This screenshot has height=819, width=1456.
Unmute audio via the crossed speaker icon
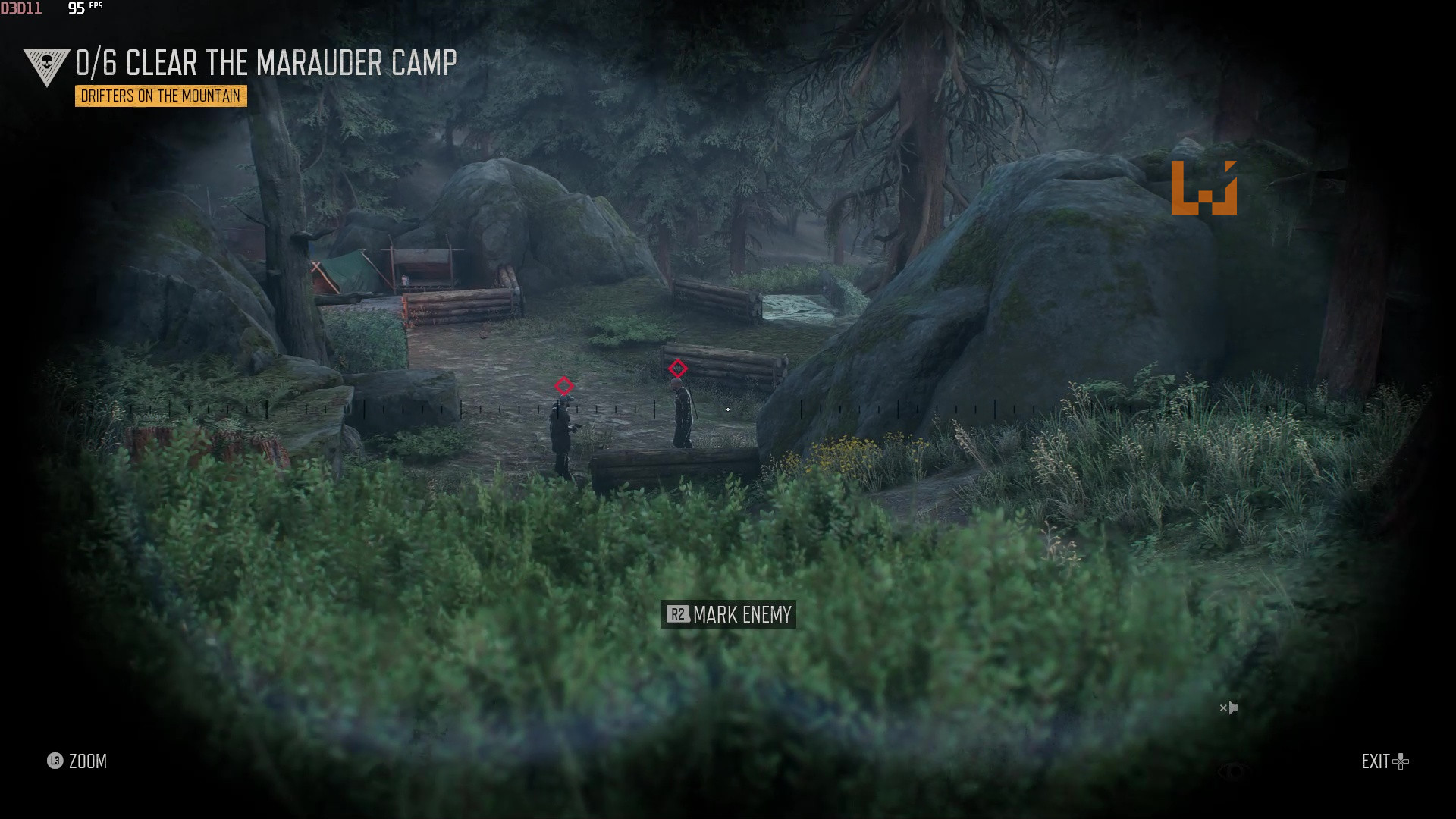(x=1228, y=708)
